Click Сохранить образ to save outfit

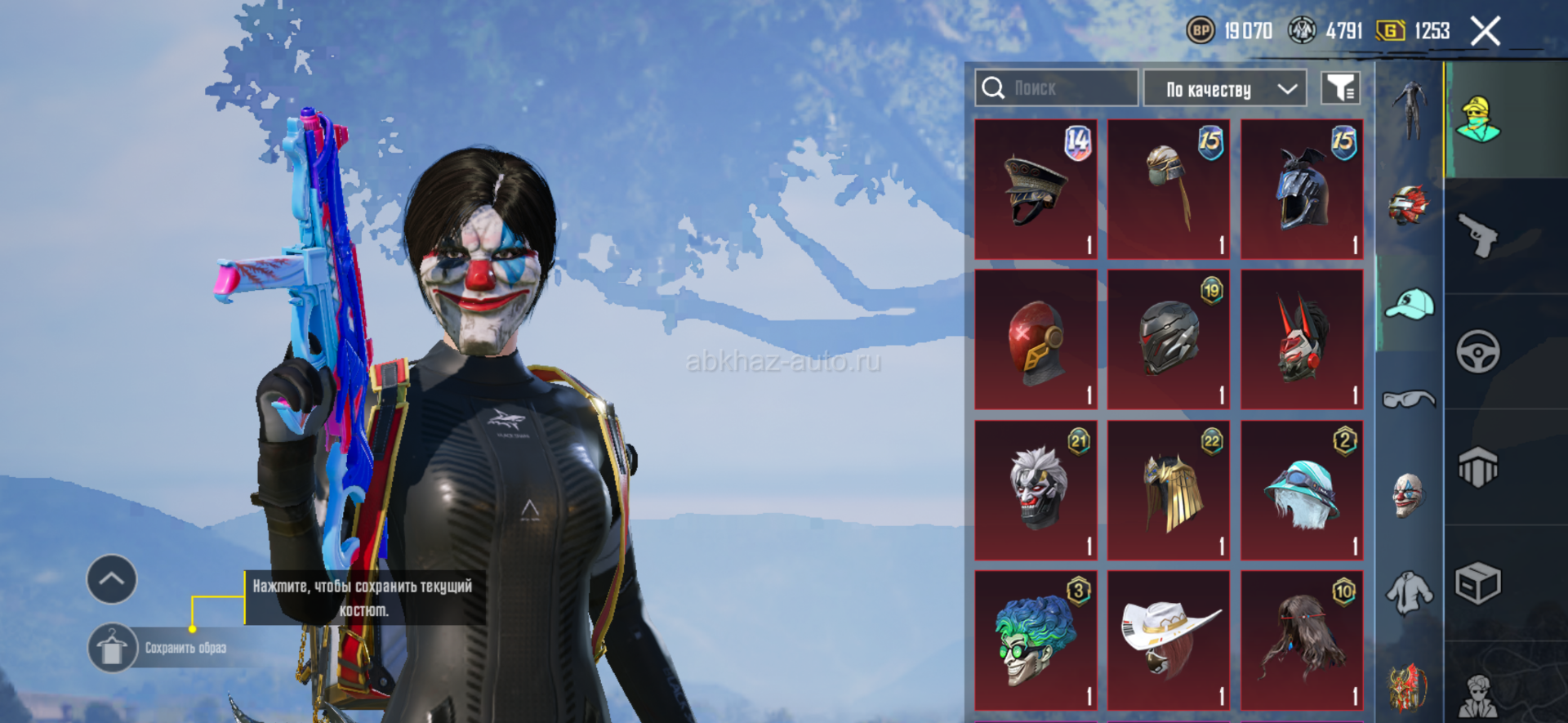(x=185, y=648)
